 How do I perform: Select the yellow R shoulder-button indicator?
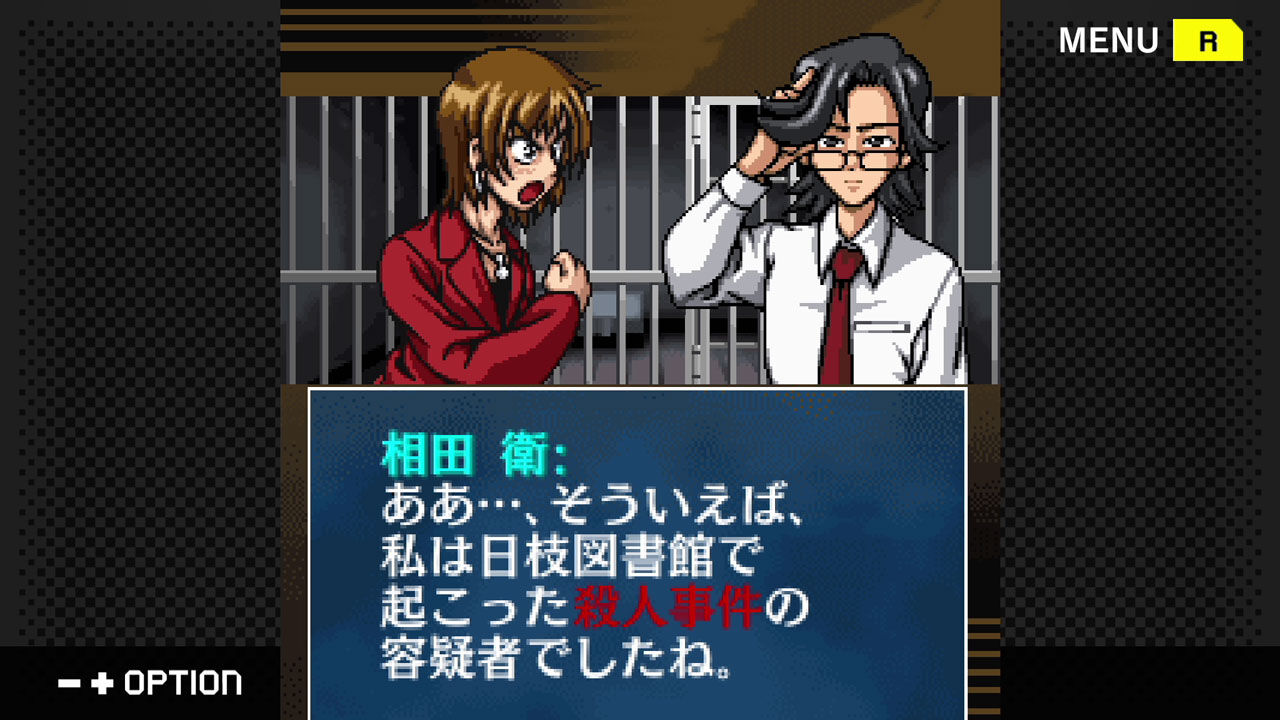click(1207, 40)
